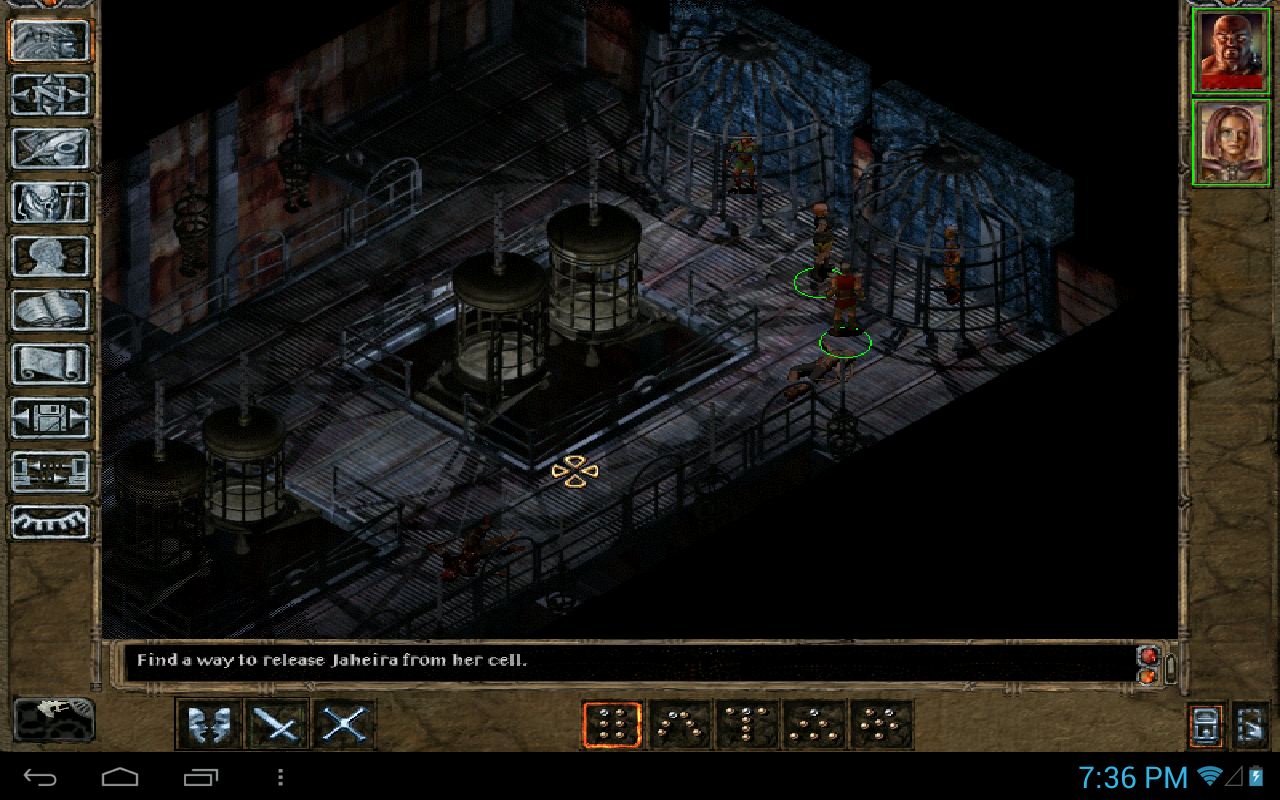Click the bottom-left clock pause button
The image size is (1280, 800).
coord(54,719)
